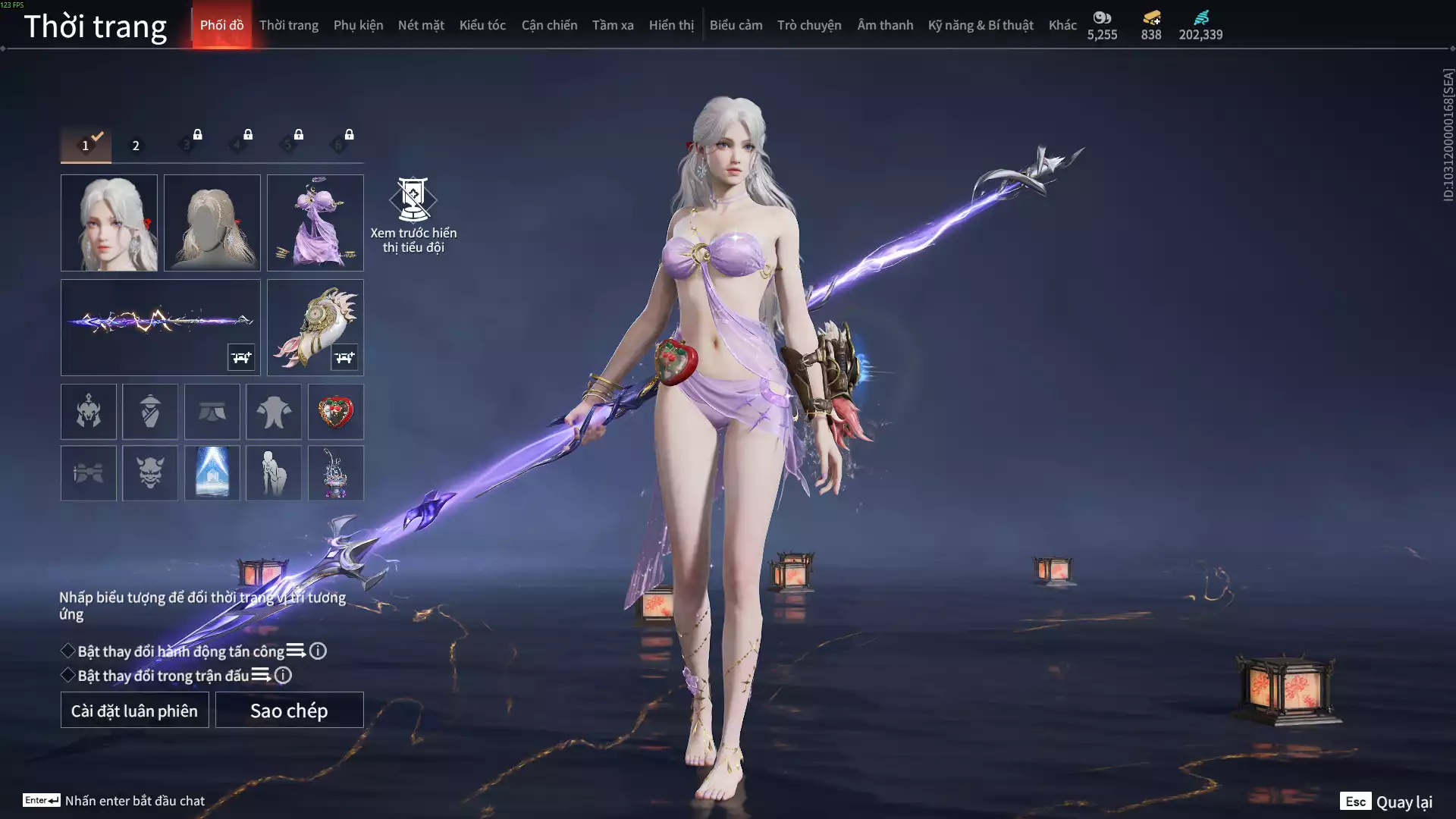Select the purple dress outfit slot
The image size is (1456, 819).
315,223
